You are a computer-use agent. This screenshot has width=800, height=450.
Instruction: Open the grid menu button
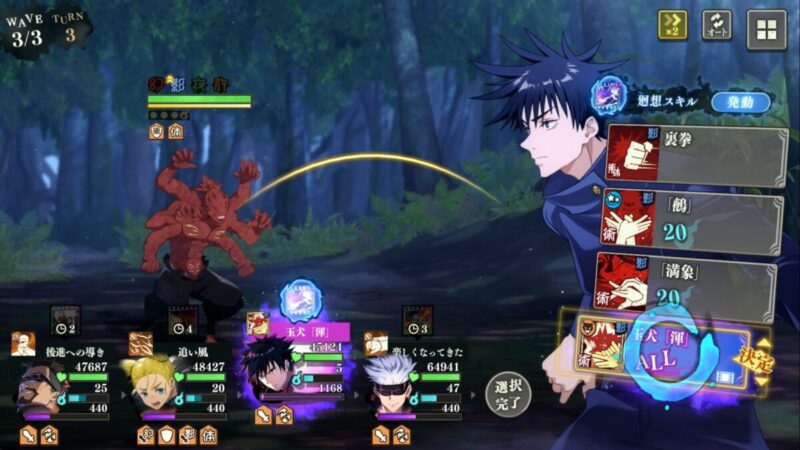click(x=766, y=29)
